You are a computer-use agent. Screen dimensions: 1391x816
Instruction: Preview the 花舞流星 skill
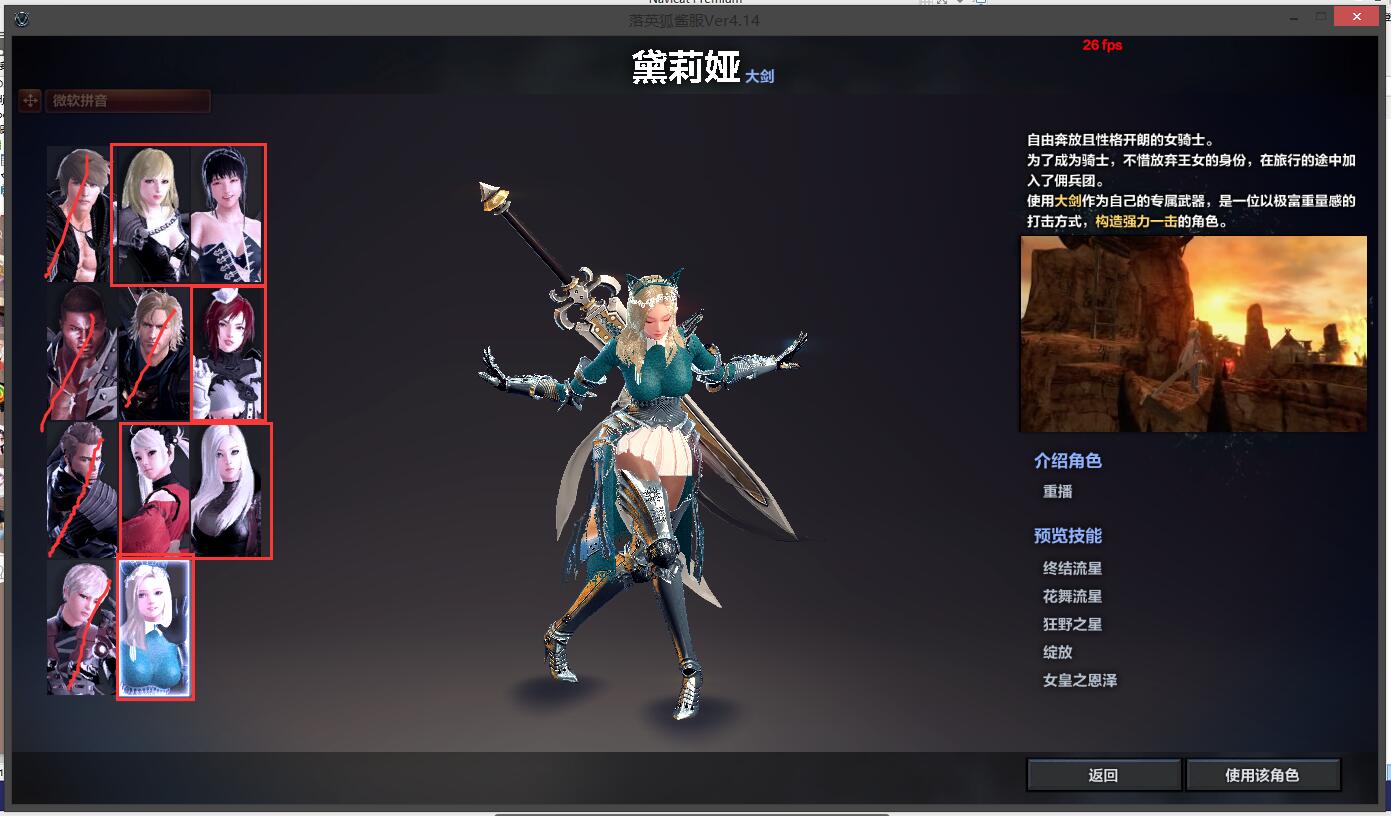tap(1072, 594)
